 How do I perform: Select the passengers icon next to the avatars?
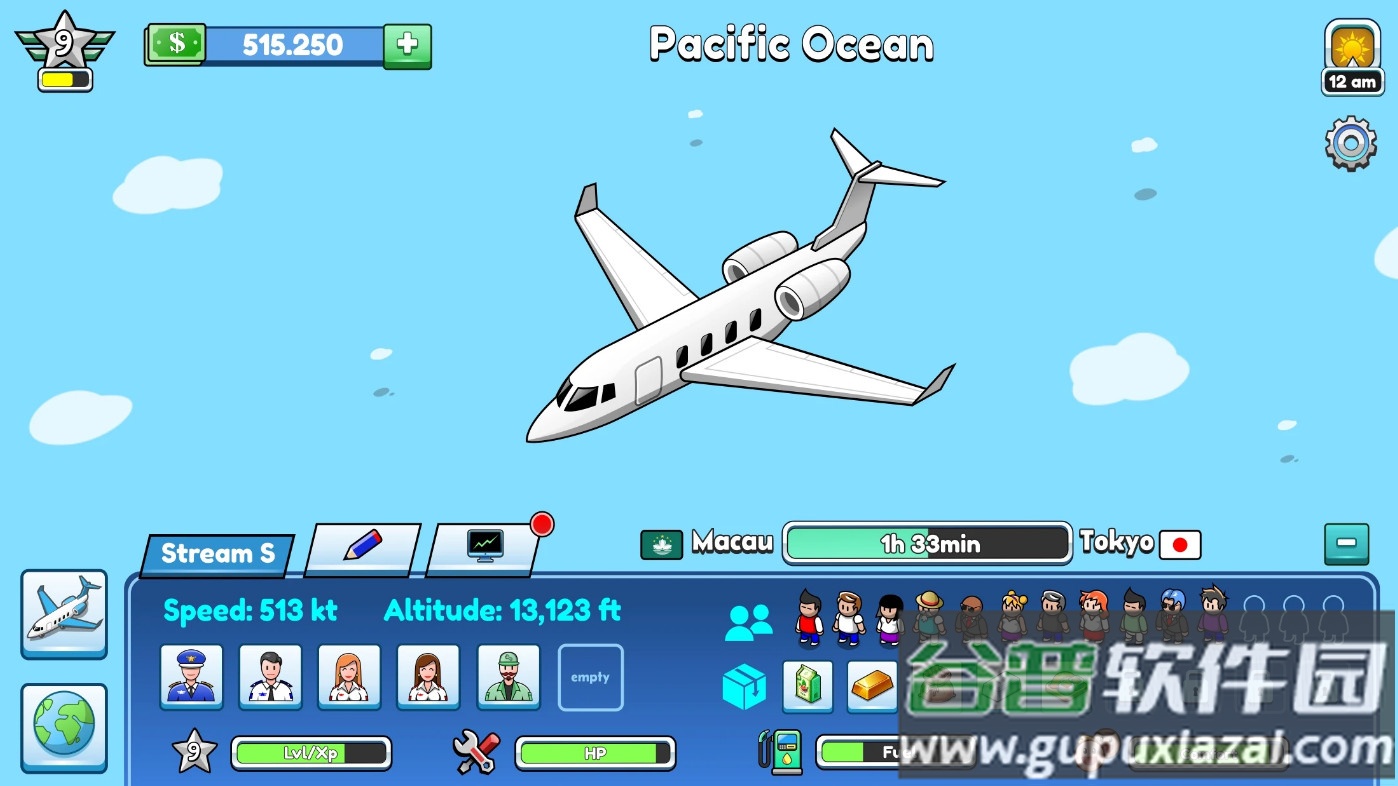[x=748, y=618]
